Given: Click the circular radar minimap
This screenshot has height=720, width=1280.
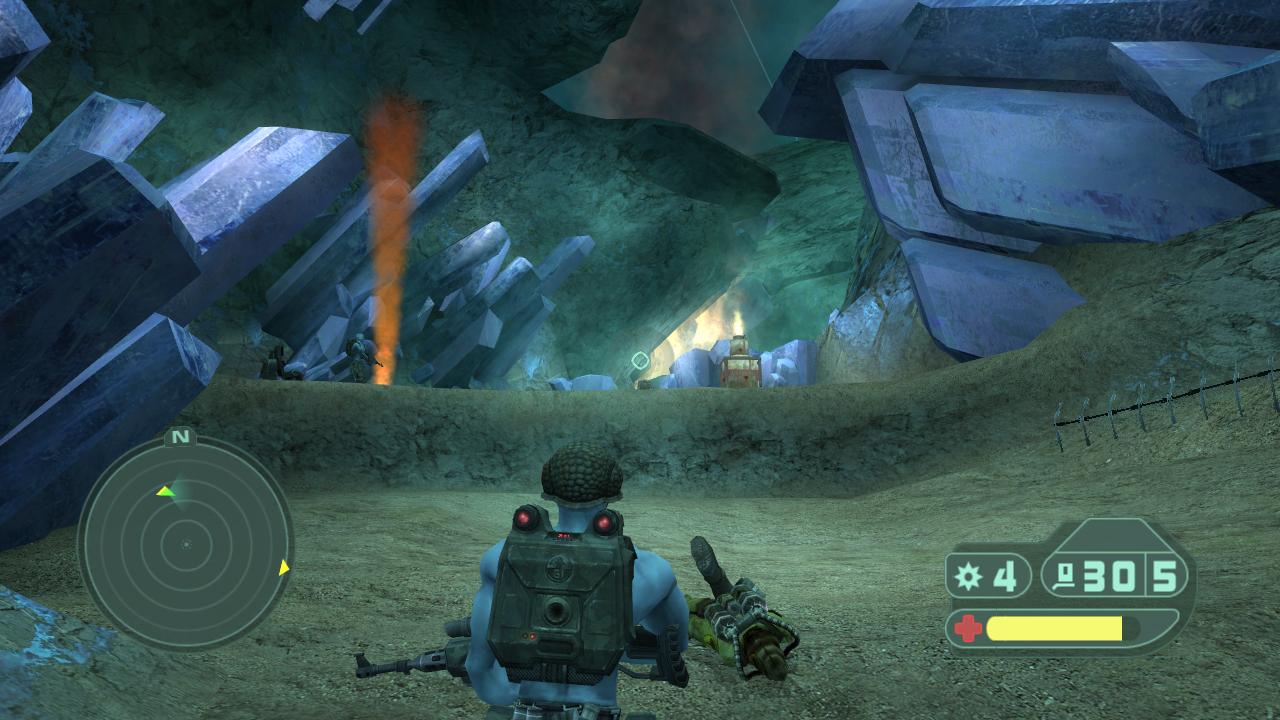Looking at the screenshot, I should [x=185, y=544].
